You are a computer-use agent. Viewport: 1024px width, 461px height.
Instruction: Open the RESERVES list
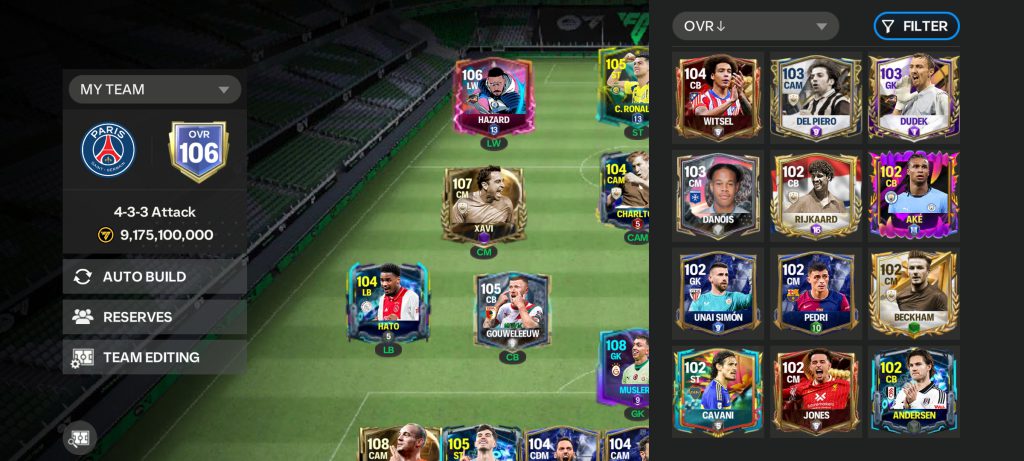155,317
